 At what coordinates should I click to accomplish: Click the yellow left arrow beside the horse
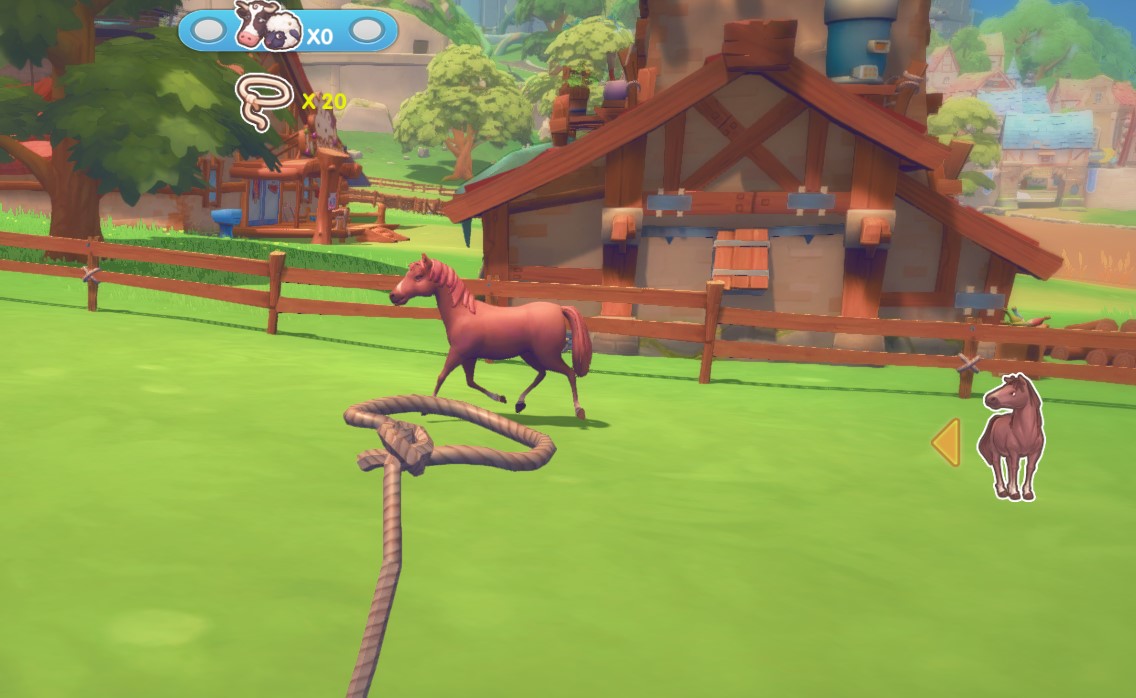click(946, 442)
